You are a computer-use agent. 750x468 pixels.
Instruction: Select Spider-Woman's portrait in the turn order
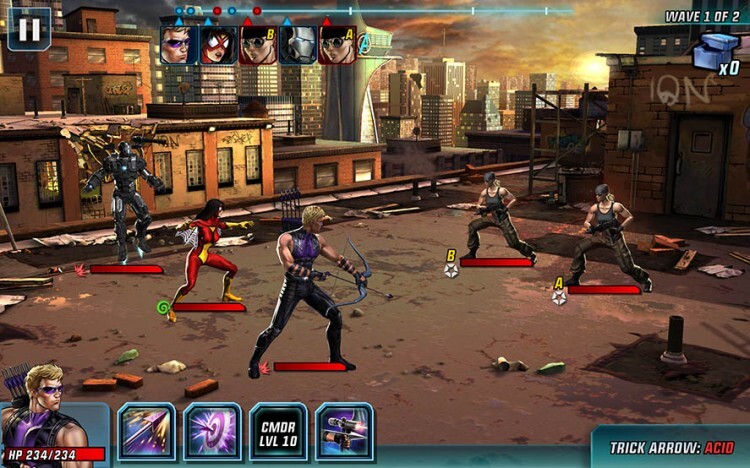pyautogui.click(x=218, y=45)
